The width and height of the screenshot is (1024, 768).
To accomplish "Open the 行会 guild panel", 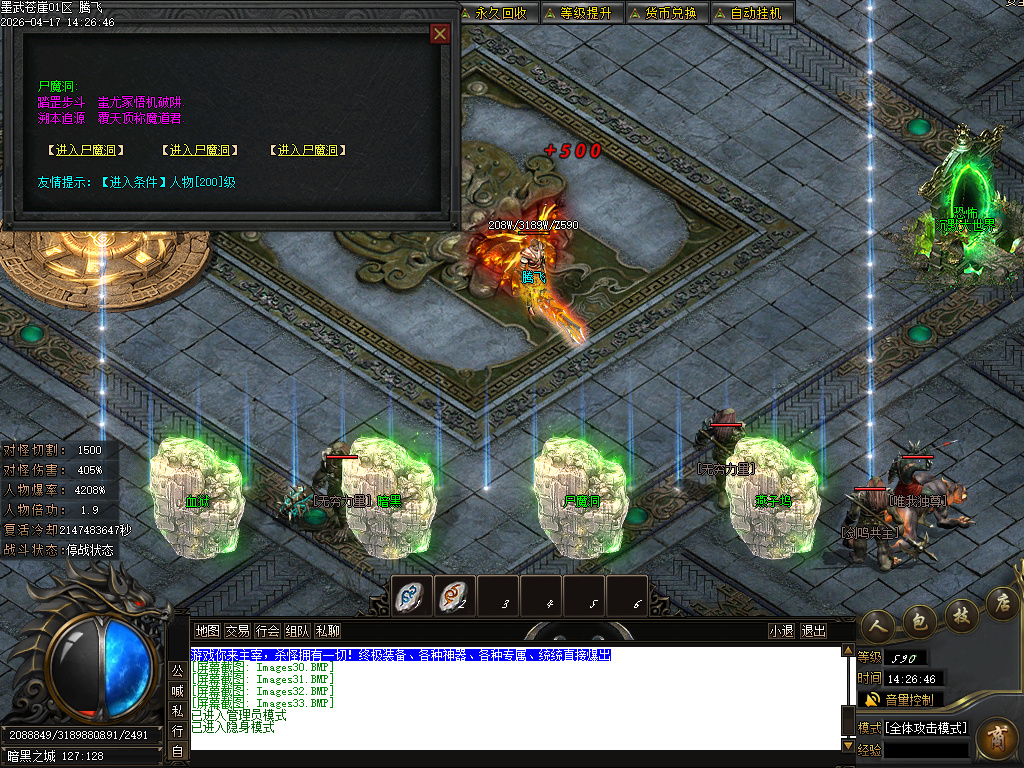I will point(267,631).
